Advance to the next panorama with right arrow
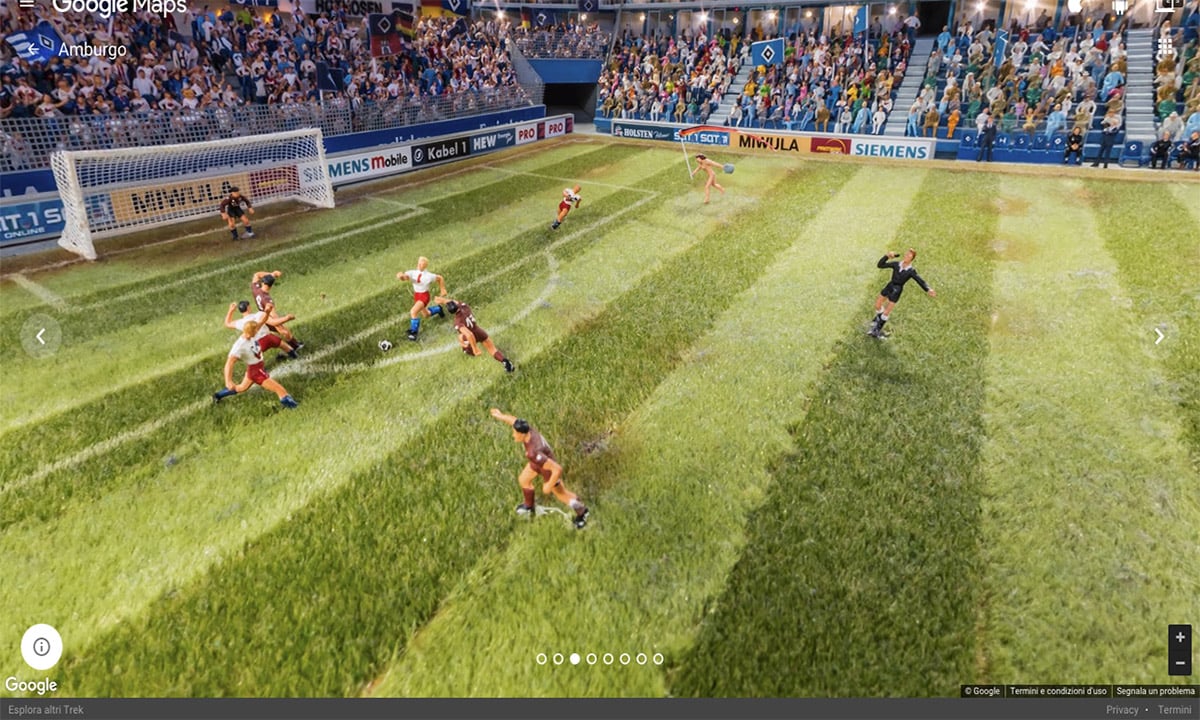This screenshot has width=1200, height=720. pyautogui.click(x=1159, y=336)
